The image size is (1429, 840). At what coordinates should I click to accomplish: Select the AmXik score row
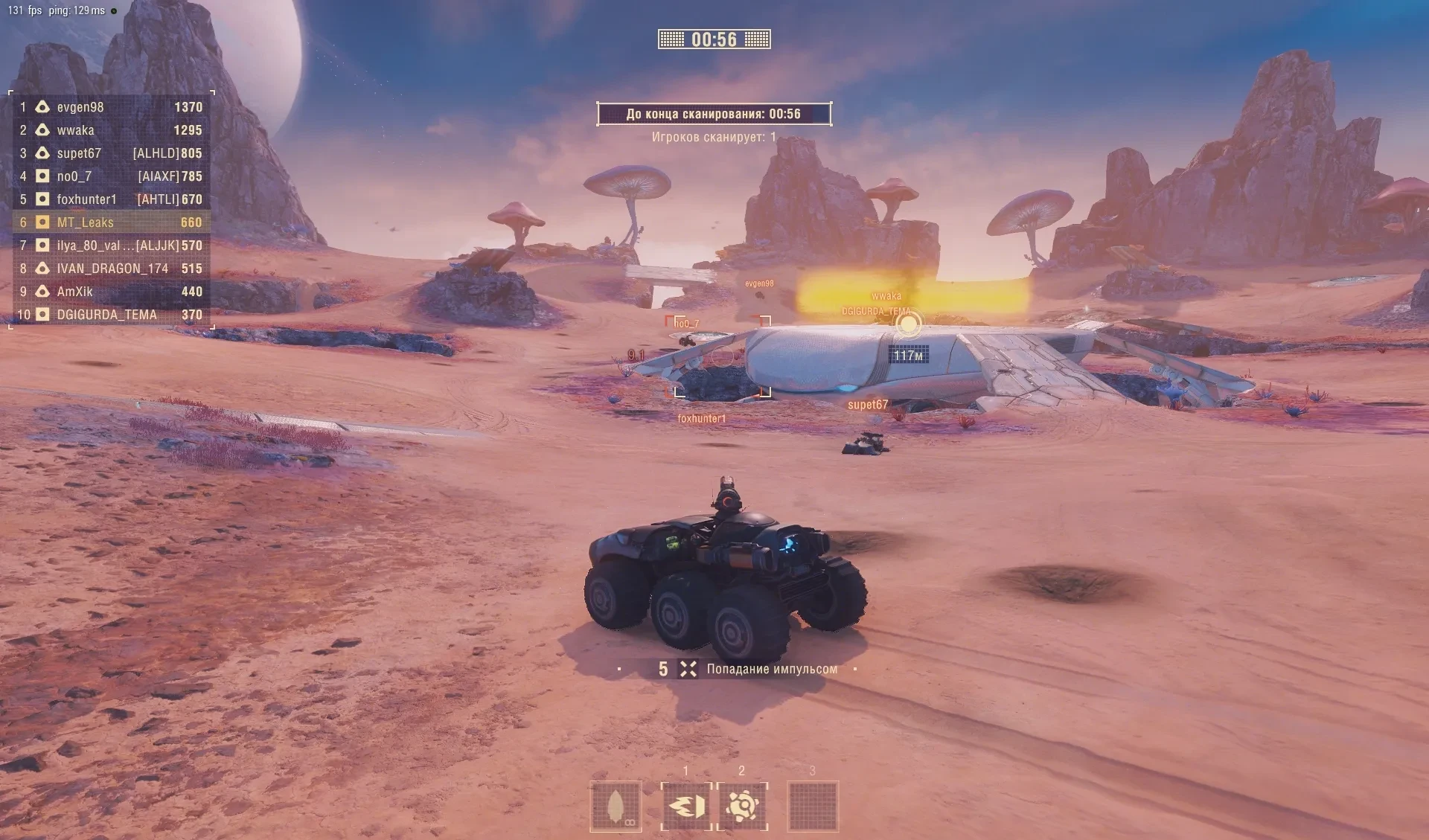click(112, 292)
